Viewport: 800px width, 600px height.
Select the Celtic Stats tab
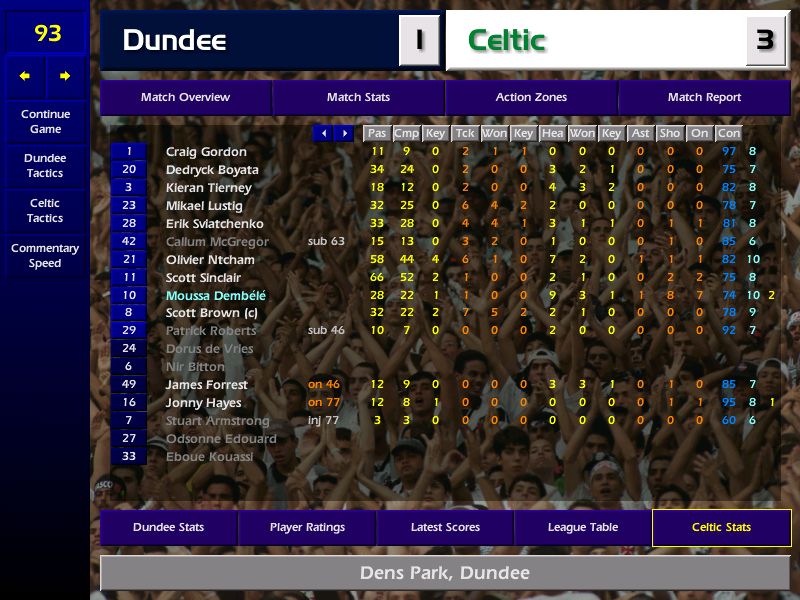tap(721, 527)
